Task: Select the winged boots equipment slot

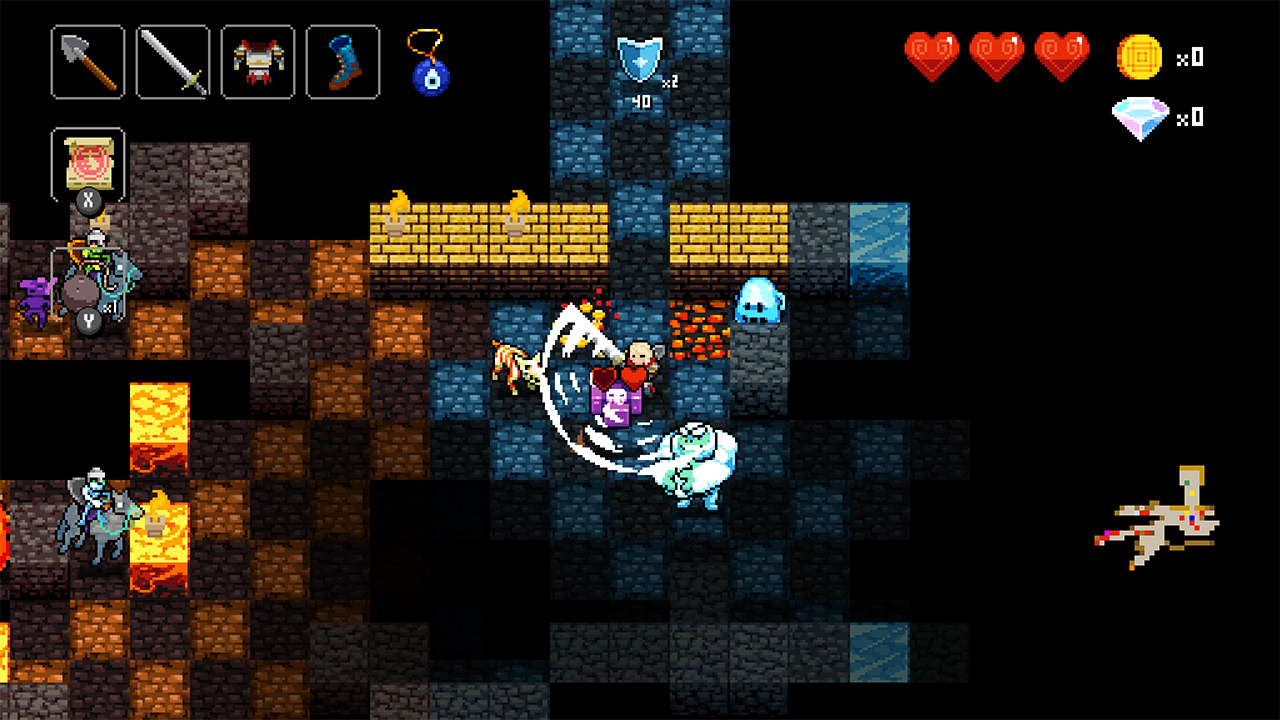Action: (342, 62)
